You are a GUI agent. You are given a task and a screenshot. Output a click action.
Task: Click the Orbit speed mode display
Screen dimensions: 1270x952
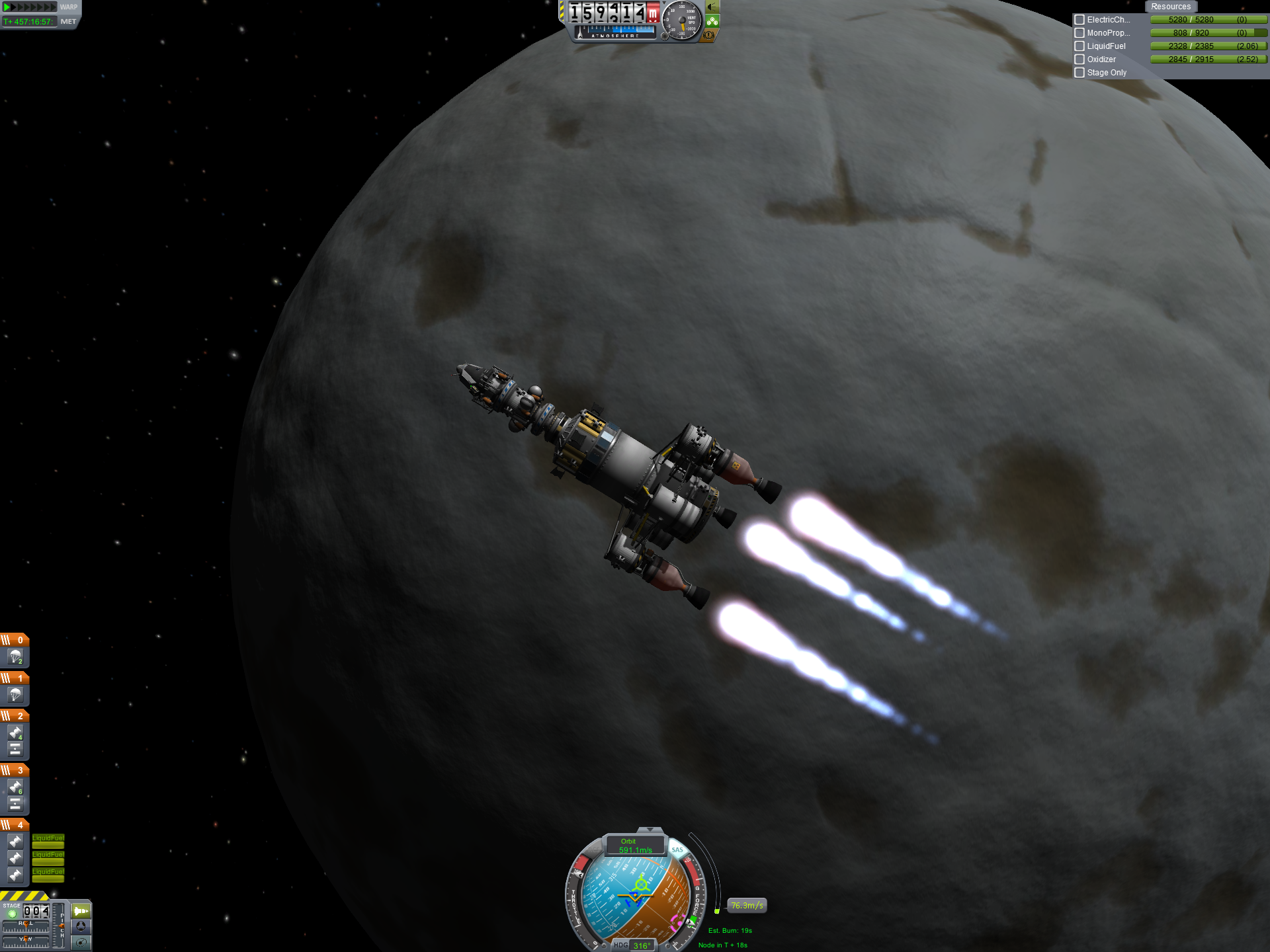click(x=635, y=846)
